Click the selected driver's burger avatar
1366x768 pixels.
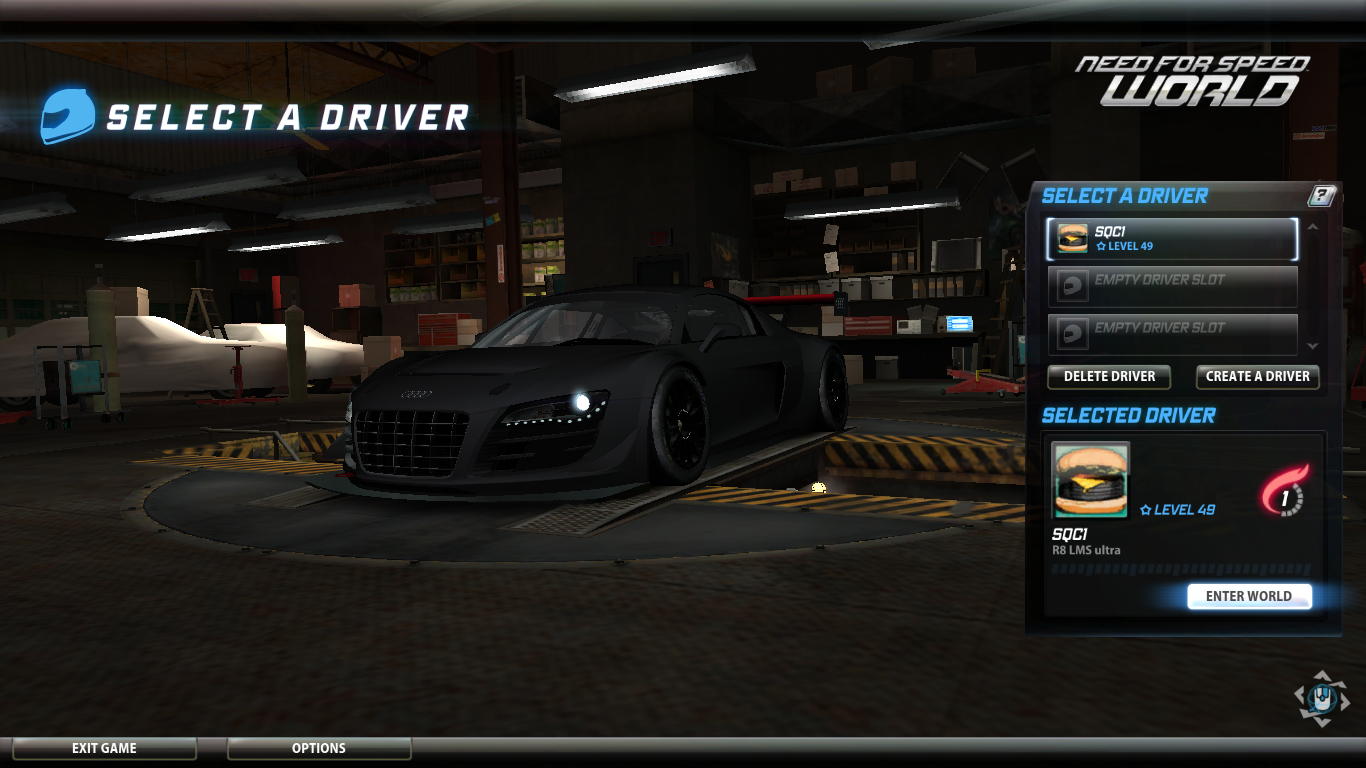(x=1090, y=481)
